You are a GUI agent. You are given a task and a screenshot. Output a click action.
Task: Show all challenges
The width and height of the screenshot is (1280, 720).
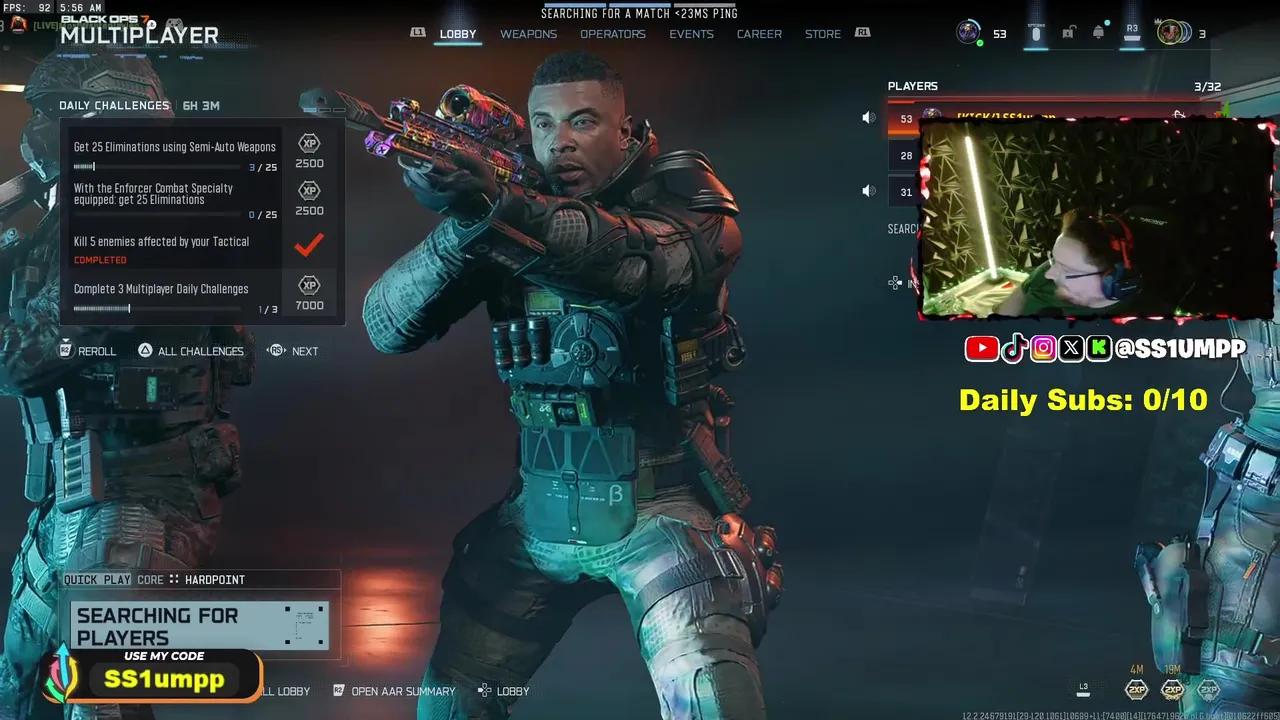tap(191, 351)
